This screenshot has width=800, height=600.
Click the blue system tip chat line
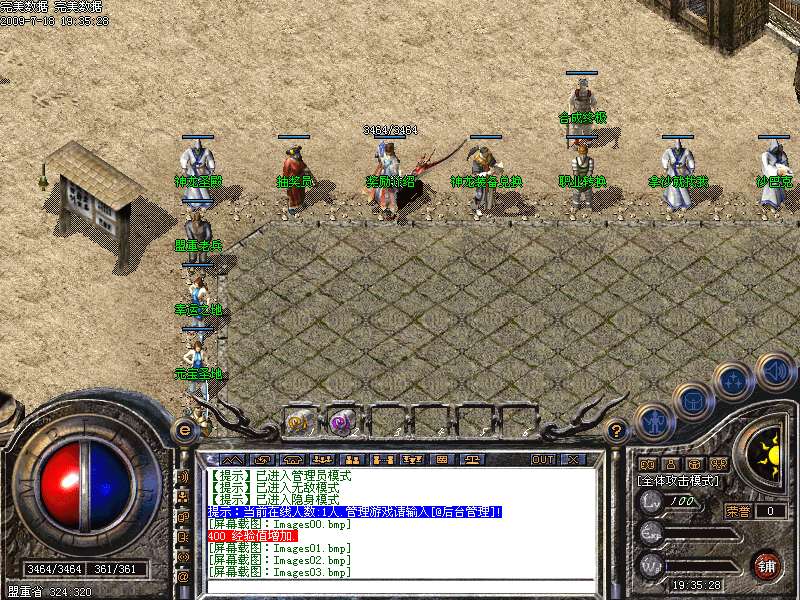click(x=354, y=511)
